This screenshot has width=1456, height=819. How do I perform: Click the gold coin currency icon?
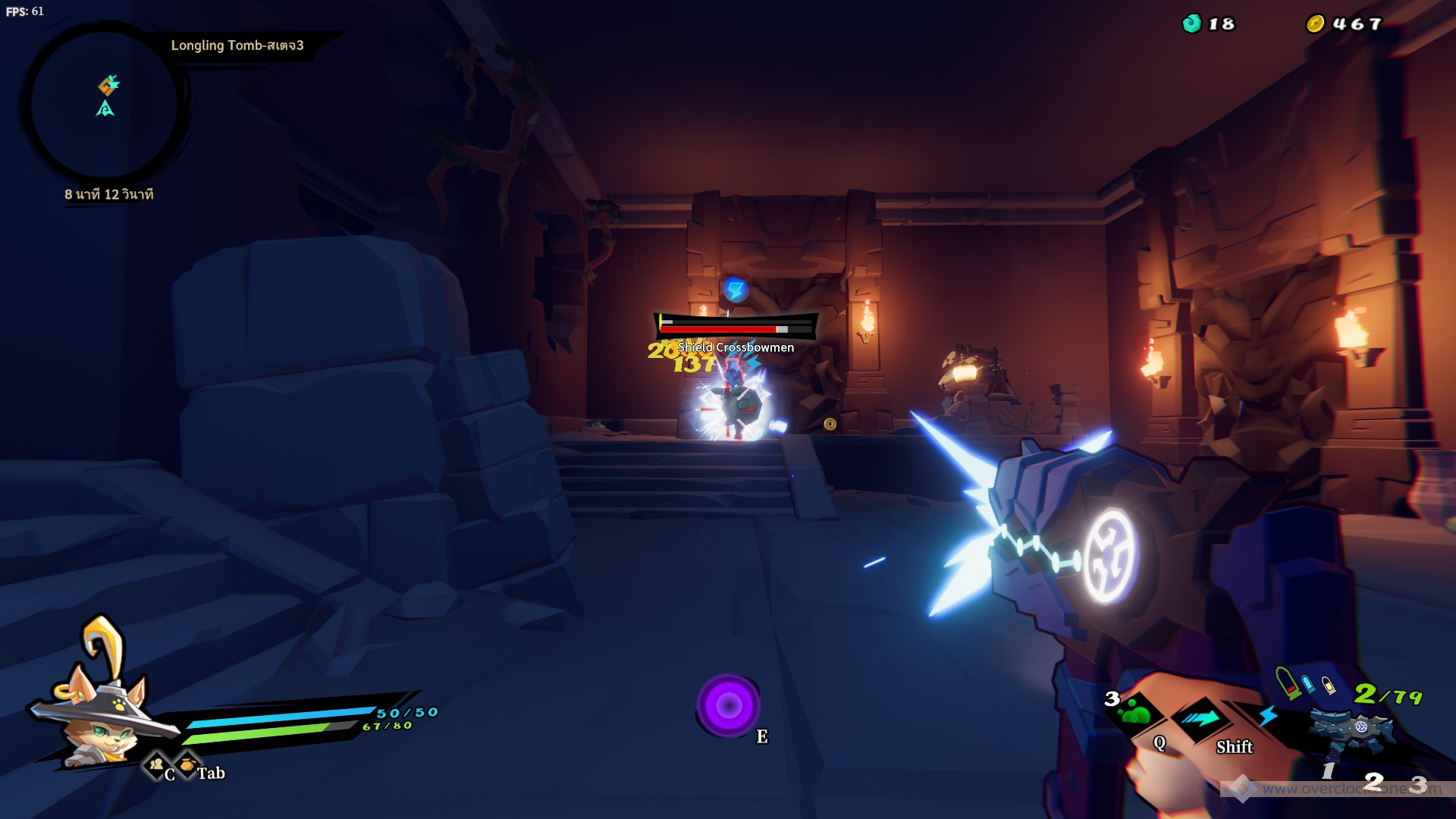click(x=1314, y=24)
